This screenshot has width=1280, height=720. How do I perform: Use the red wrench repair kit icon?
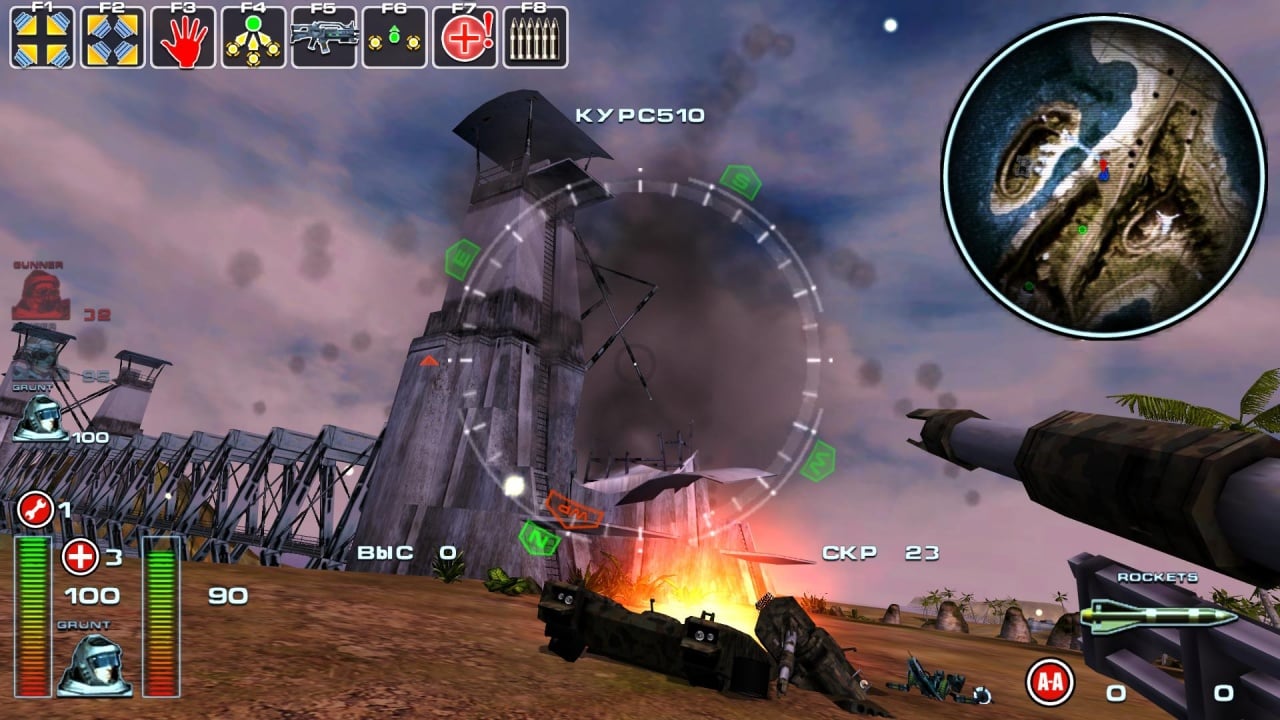coord(36,511)
